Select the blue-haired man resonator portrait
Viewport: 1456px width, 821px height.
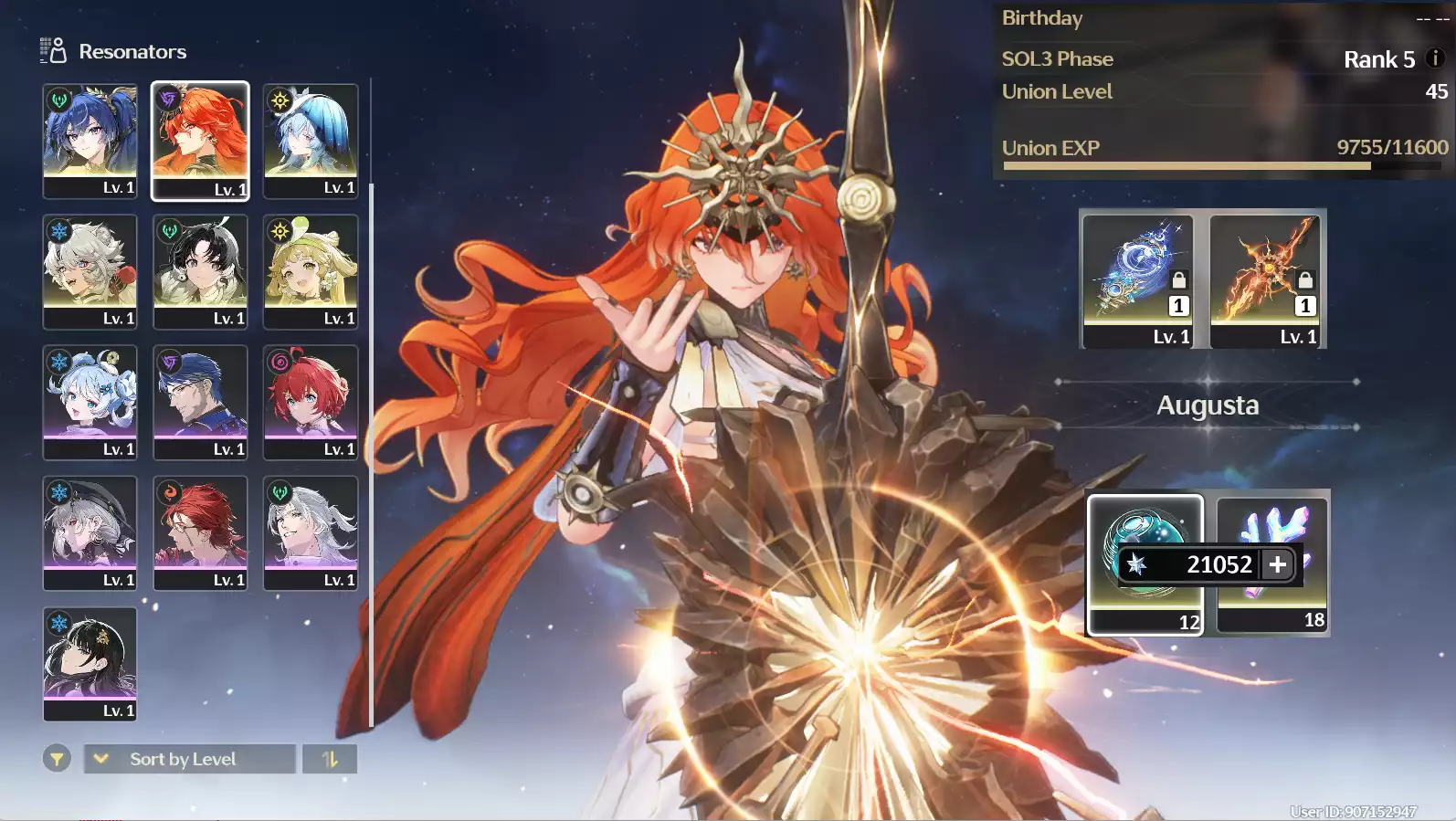[x=200, y=402]
